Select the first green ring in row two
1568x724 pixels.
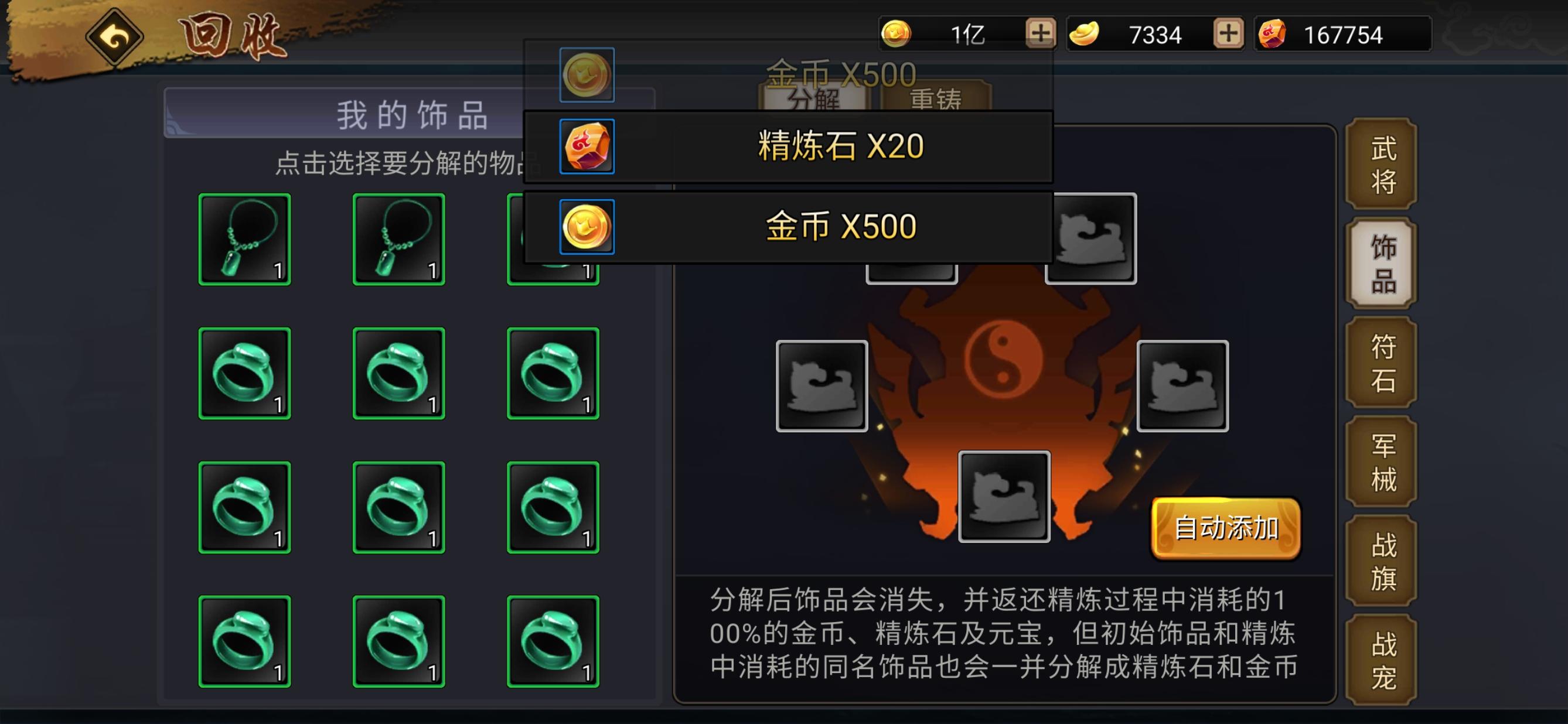point(244,373)
